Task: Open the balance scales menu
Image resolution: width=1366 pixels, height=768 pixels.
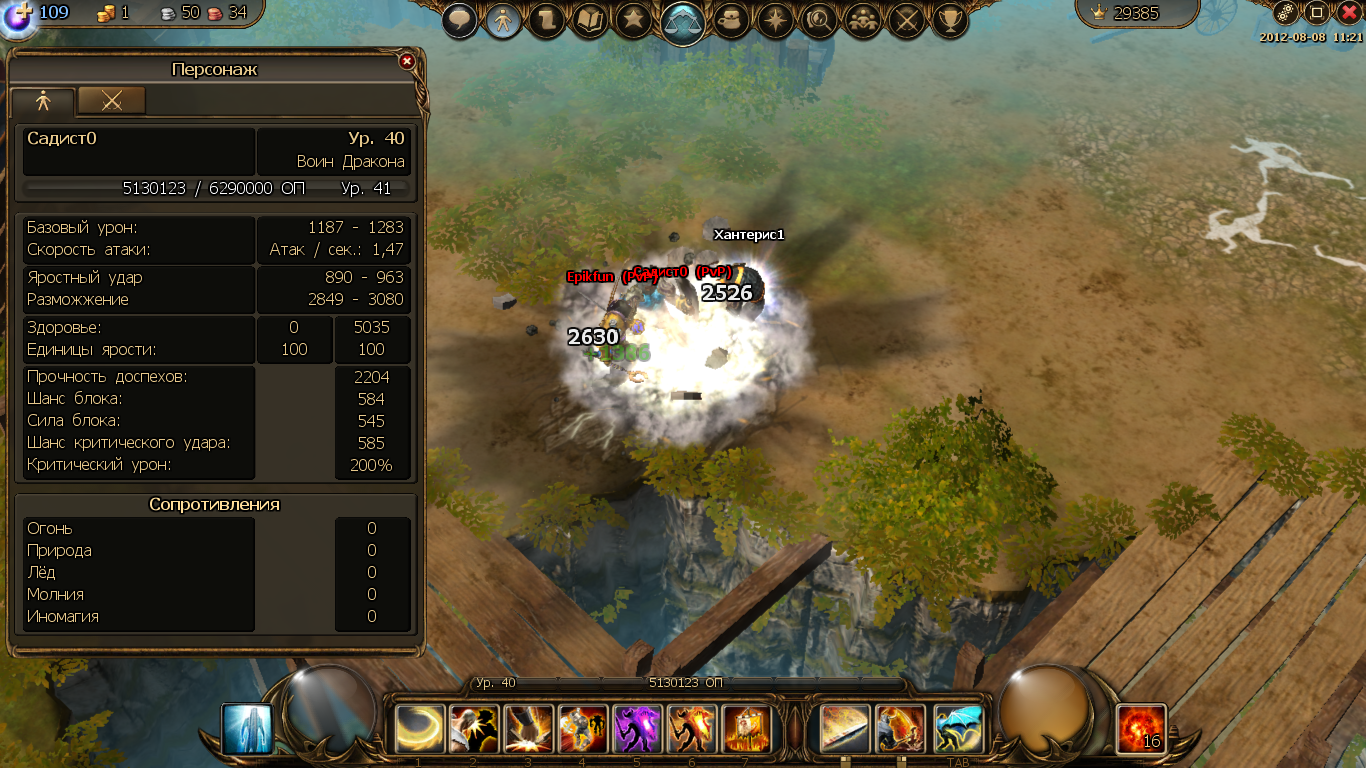Action: coord(682,19)
